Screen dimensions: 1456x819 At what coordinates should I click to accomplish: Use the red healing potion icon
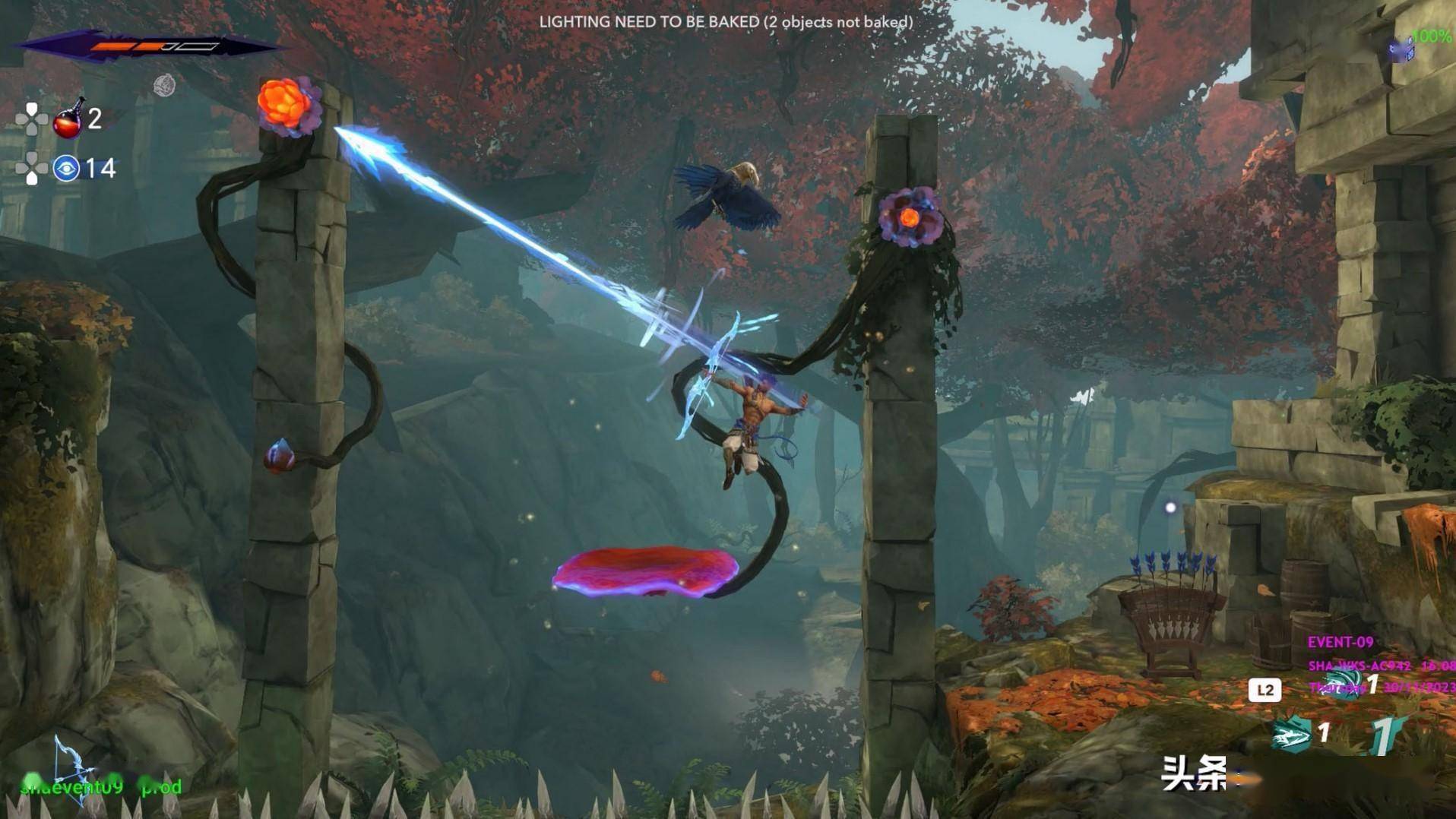pyautogui.click(x=68, y=119)
